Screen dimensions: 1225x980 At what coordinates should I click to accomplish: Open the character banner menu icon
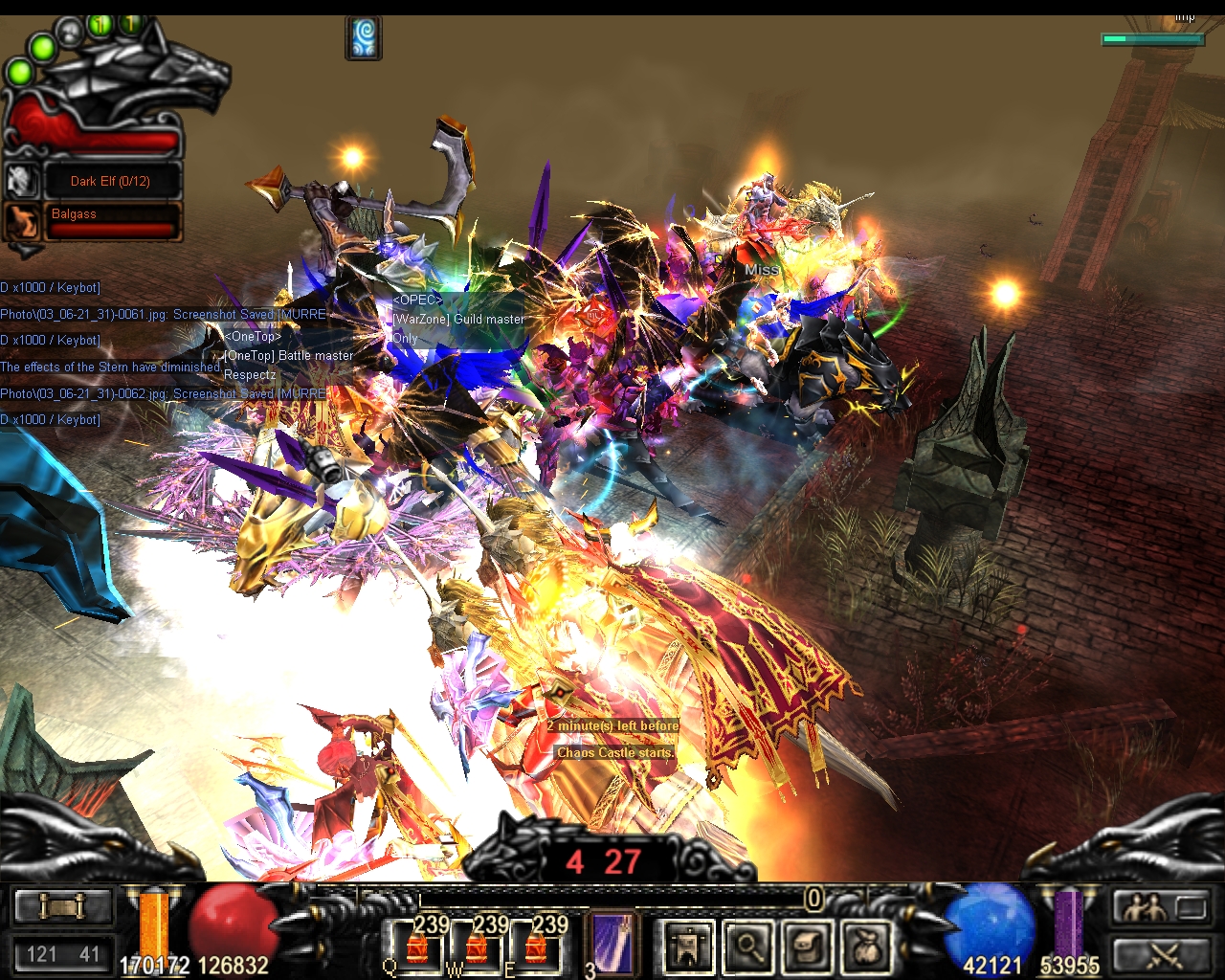click(x=688, y=947)
